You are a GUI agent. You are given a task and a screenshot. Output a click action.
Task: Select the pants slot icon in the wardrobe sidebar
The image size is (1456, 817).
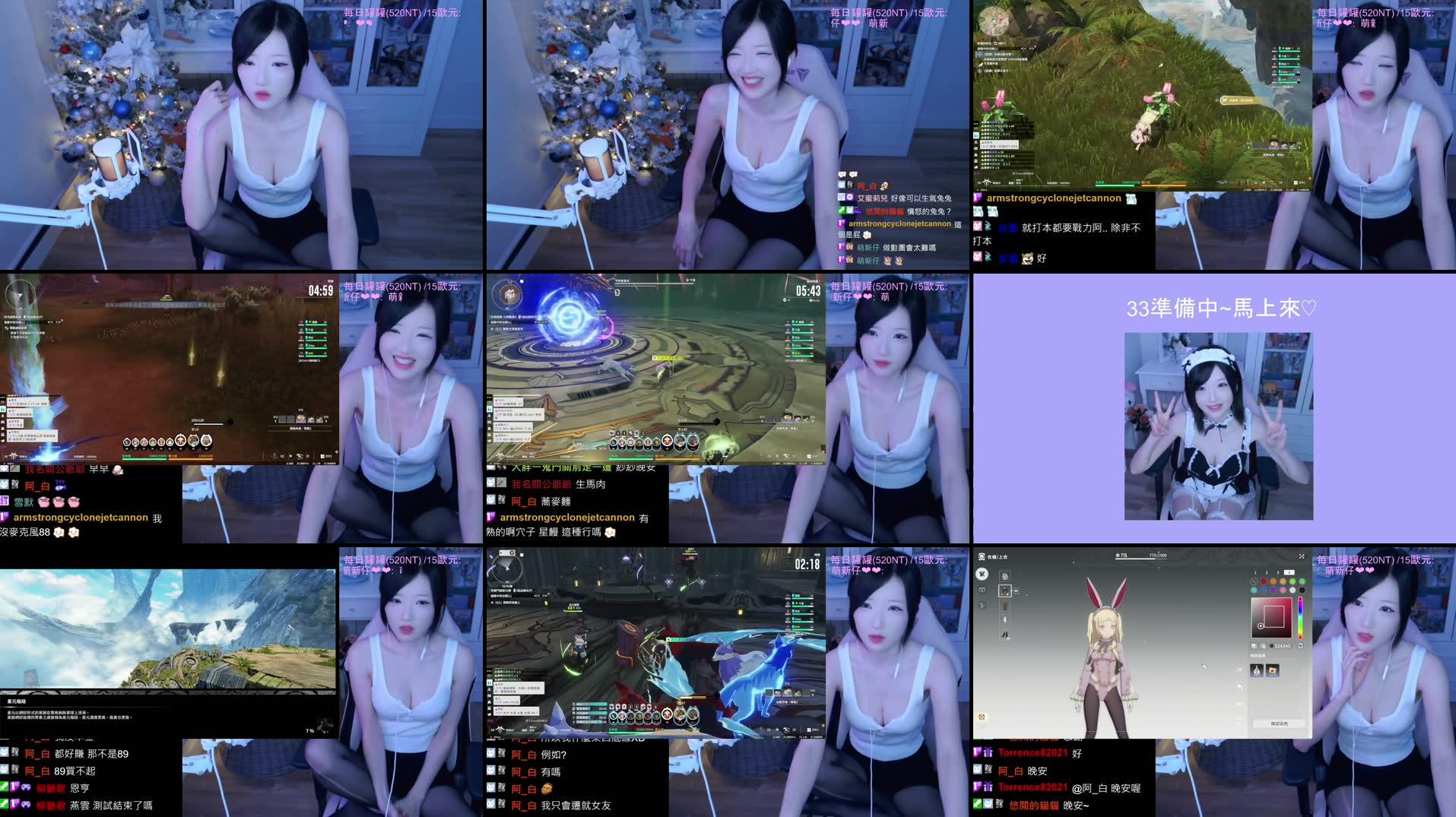1004,606
